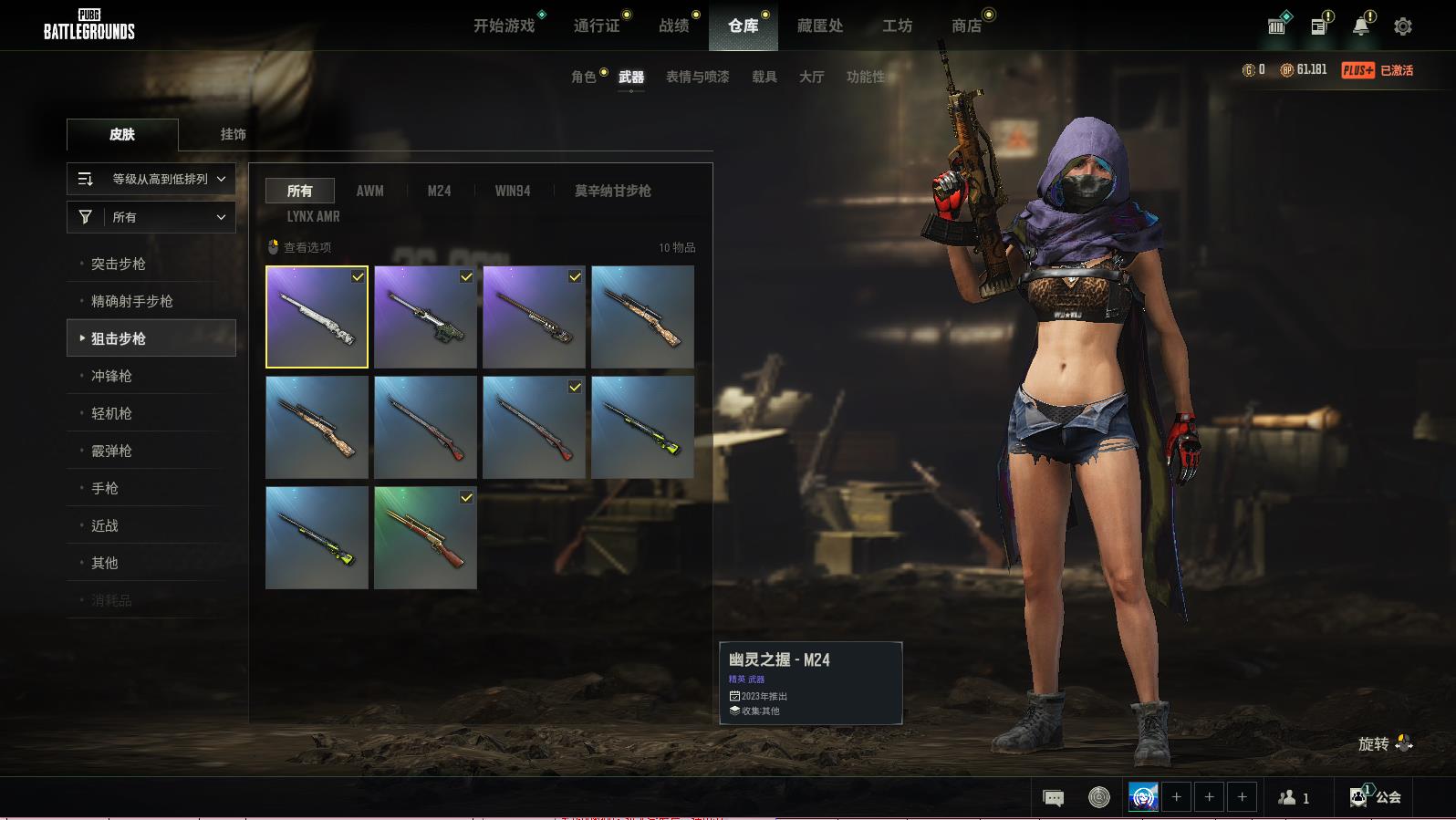This screenshot has width=1456, height=820.
Task: Choose the 突击步枪 assault rifle category
Action: click(119, 264)
